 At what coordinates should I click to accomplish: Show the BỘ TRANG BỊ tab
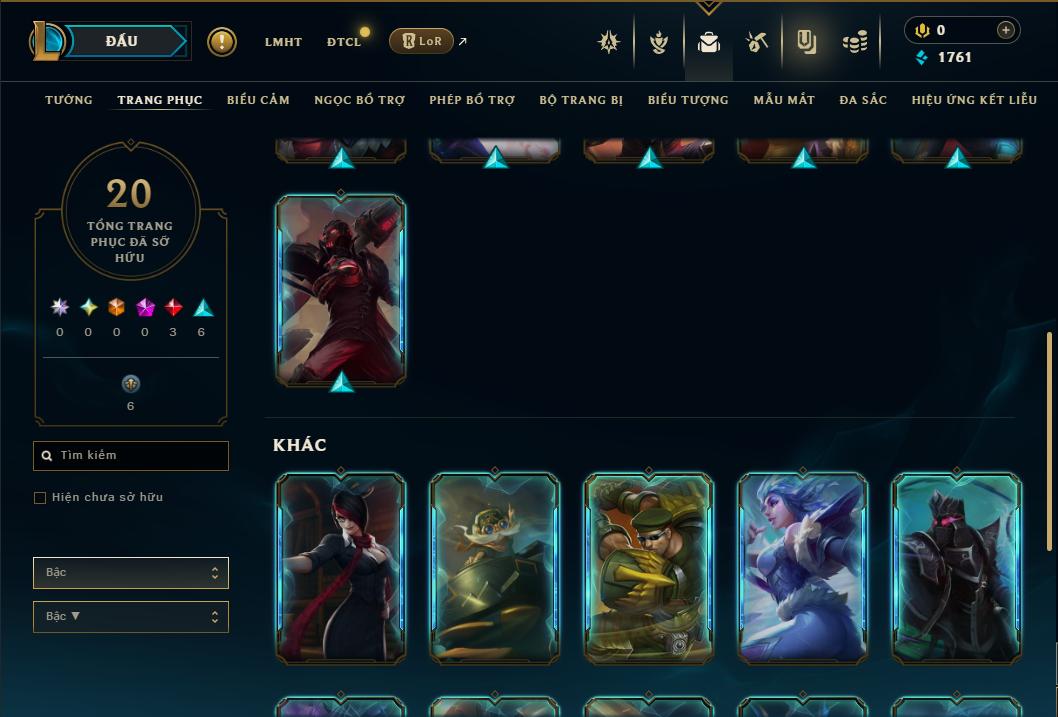(x=581, y=100)
